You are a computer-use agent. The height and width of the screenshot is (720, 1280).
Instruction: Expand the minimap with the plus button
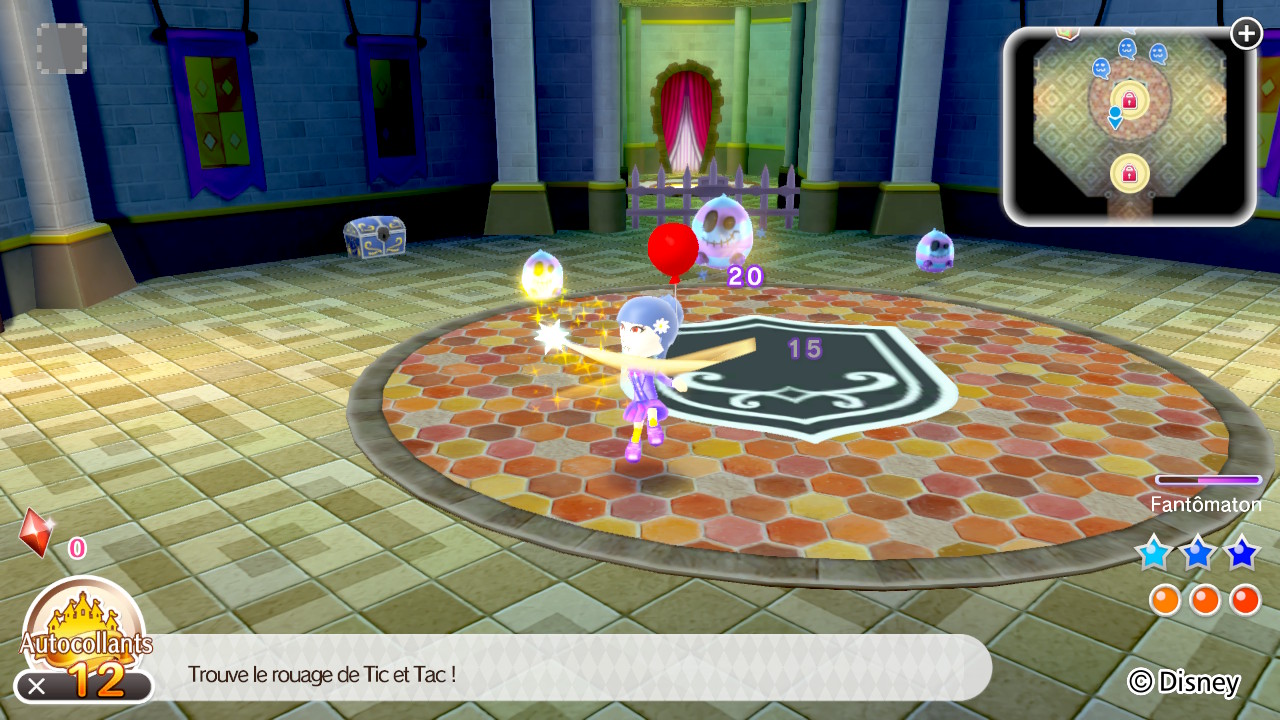click(1246, 34)
